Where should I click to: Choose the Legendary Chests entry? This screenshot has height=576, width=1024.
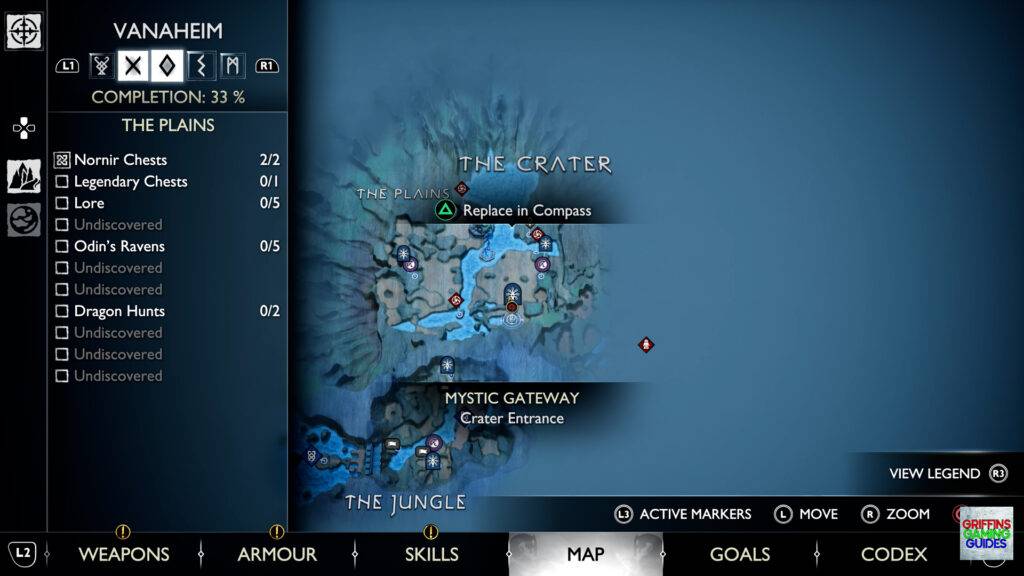[130, 182]
